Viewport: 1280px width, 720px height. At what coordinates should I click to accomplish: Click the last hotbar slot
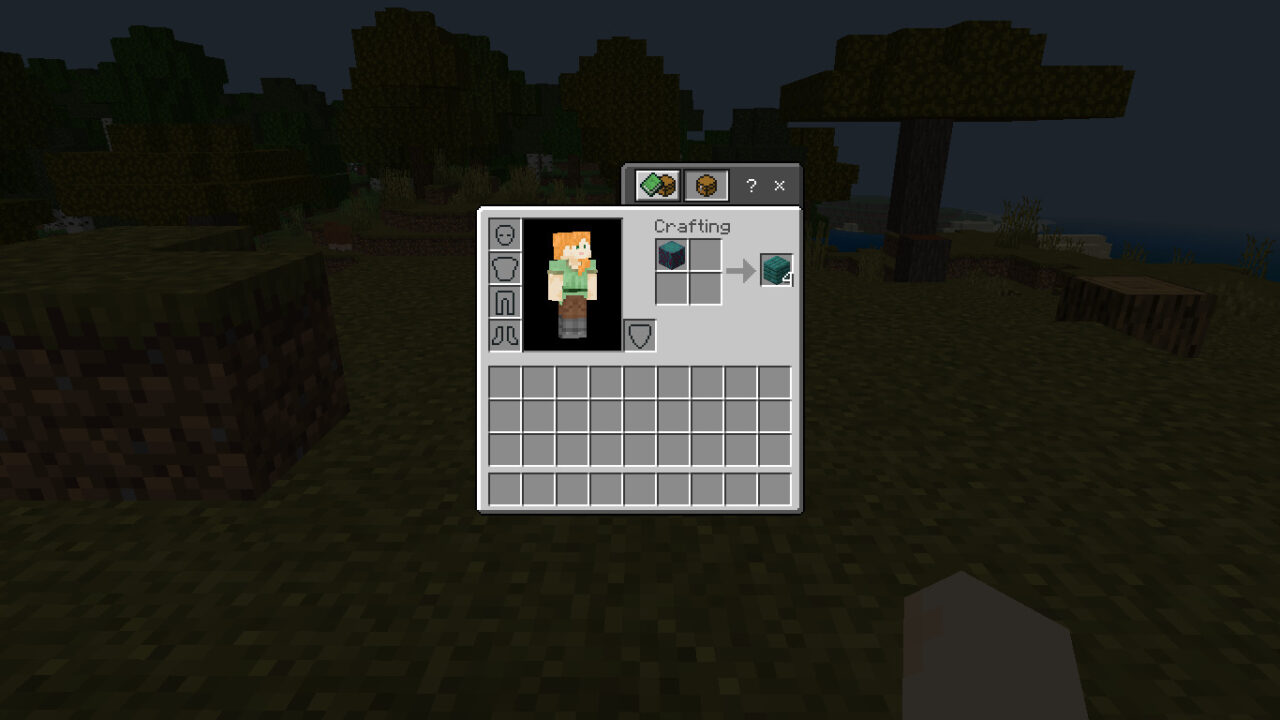tap(776, 491)
